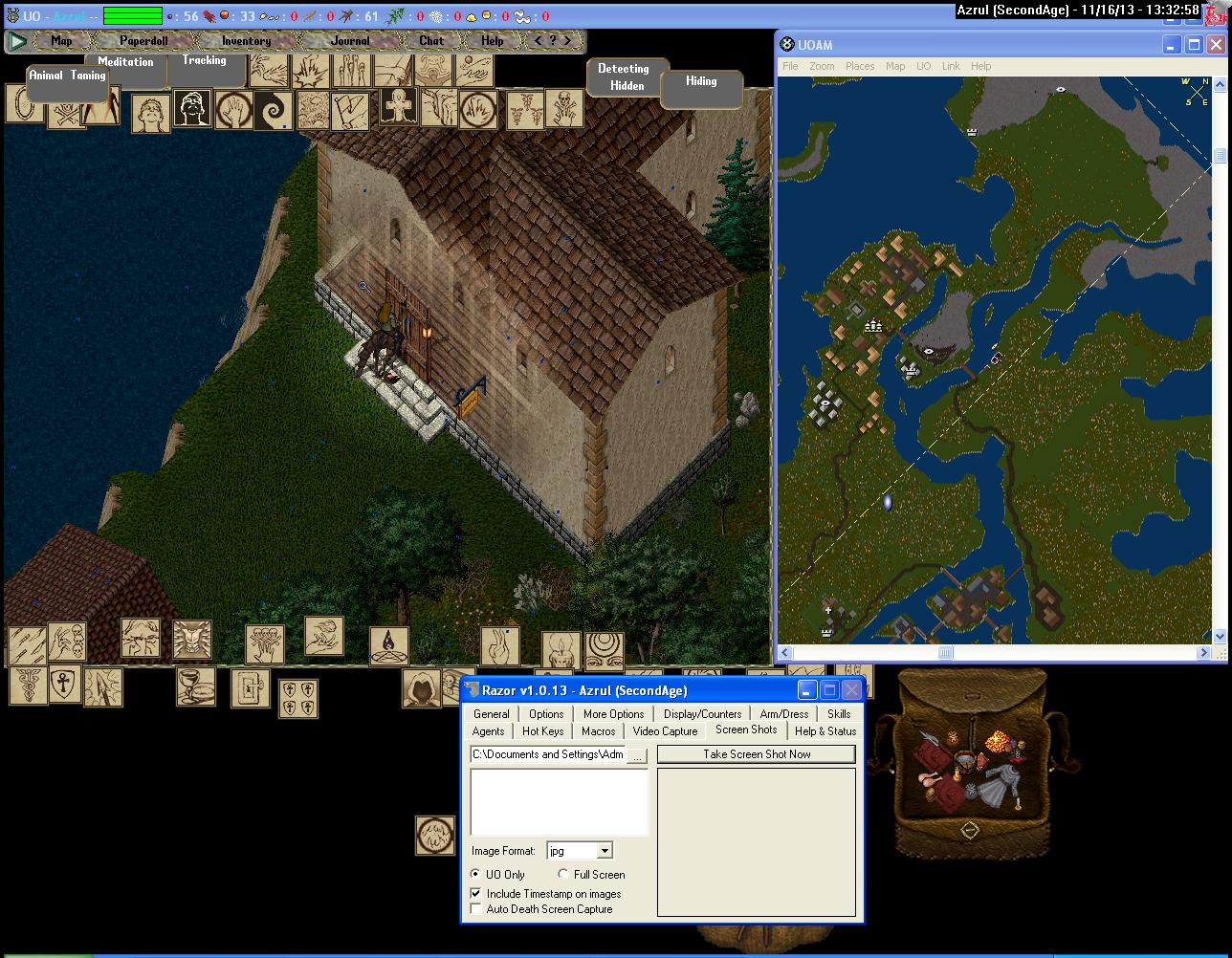Click Take Screen Shot Now in Razor
Screen dimensions: 1232x958
tap(757, 754)
